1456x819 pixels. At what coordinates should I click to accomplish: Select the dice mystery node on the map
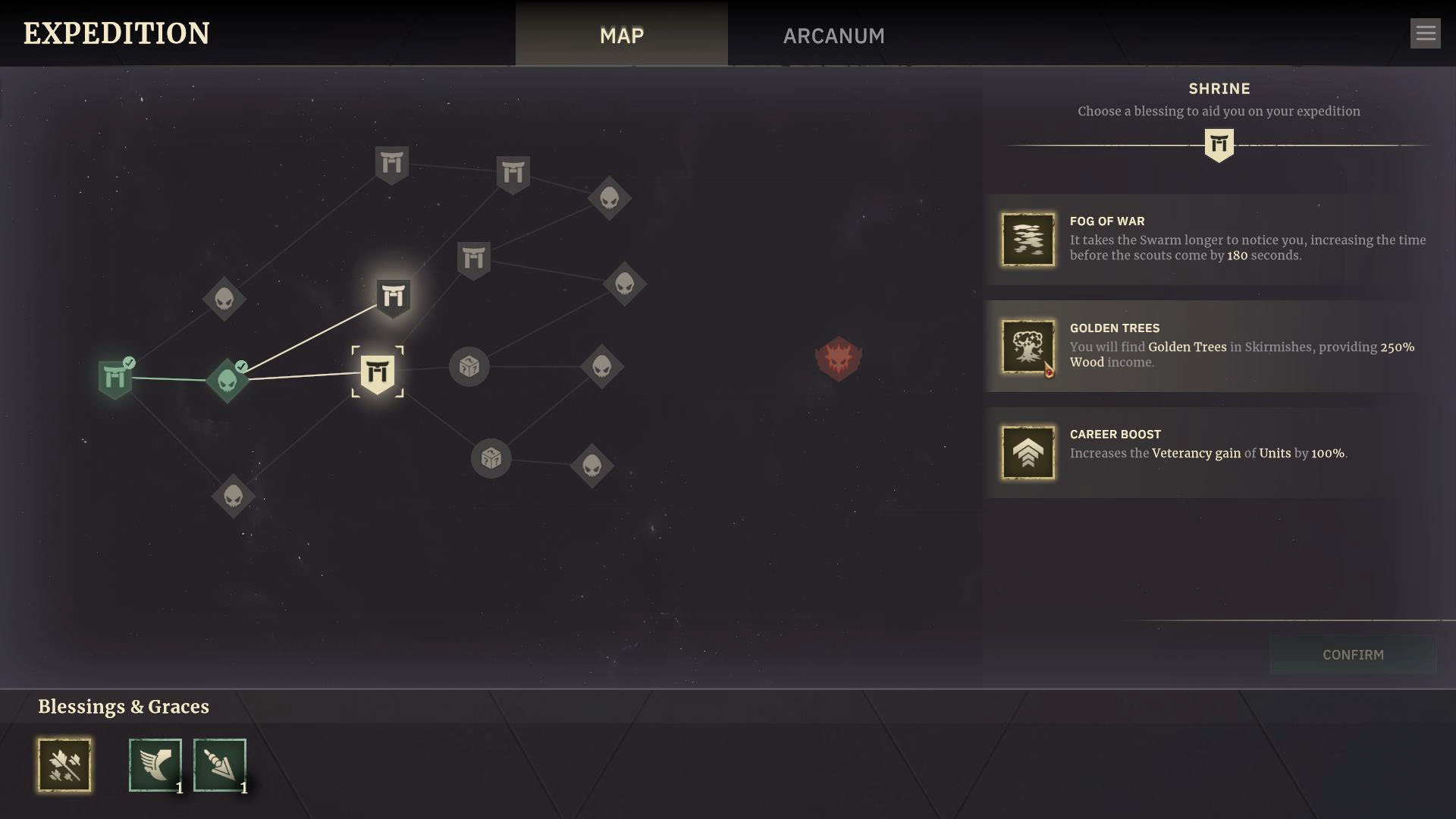click(x=469, y=366)
